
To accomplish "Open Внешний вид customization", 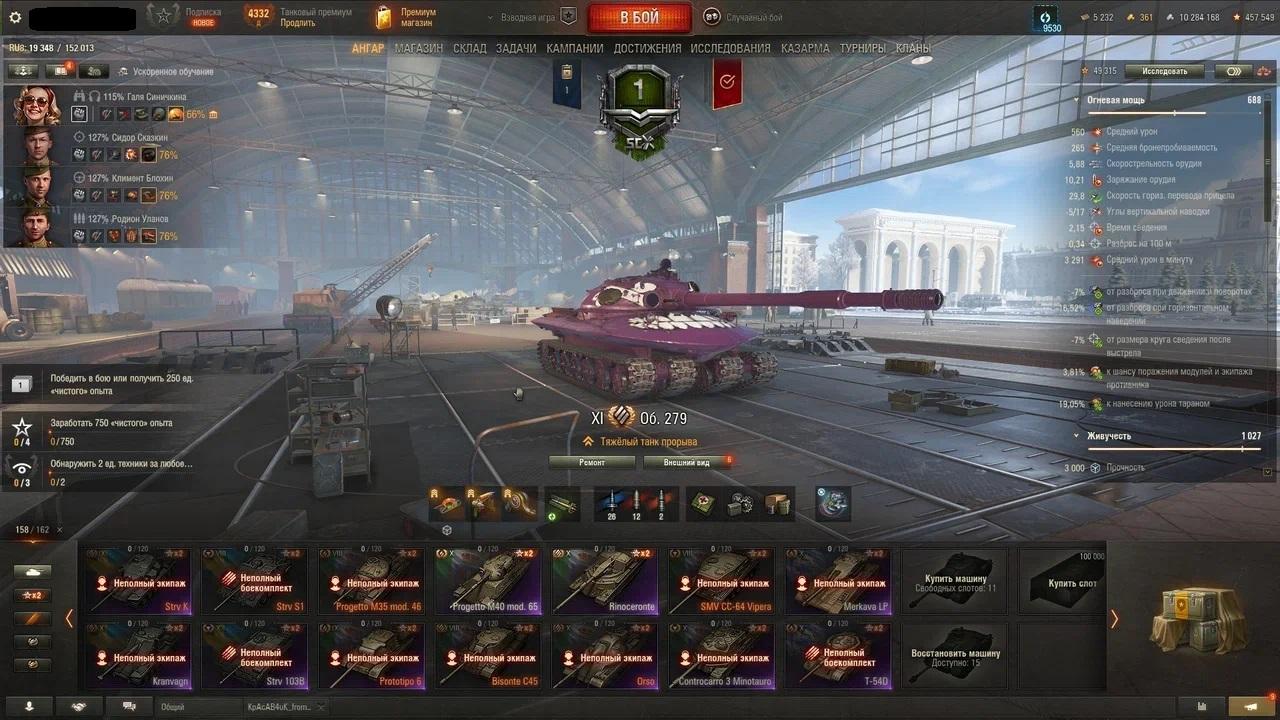I will (x=688, y=463).
